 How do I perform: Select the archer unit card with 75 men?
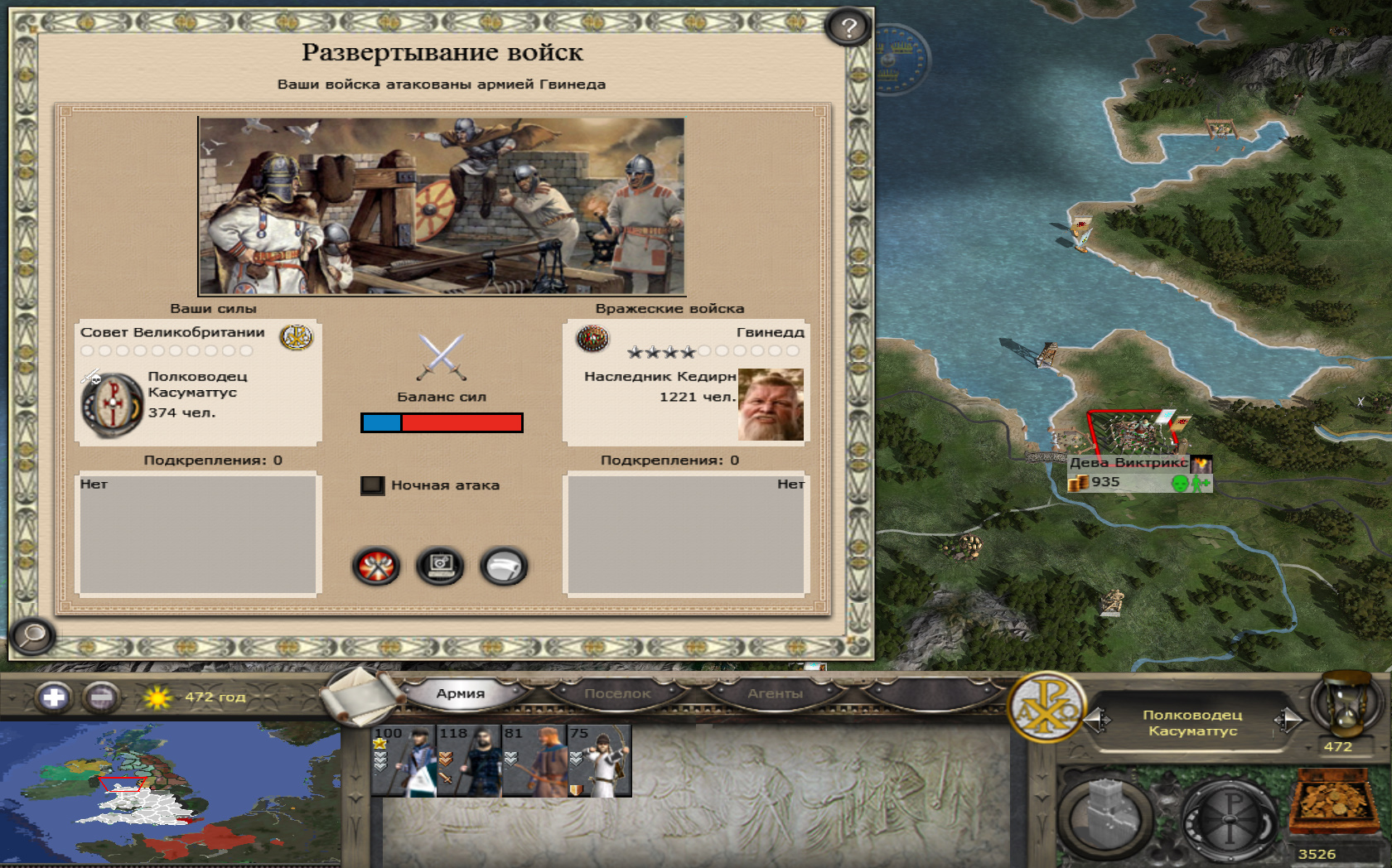599,761
